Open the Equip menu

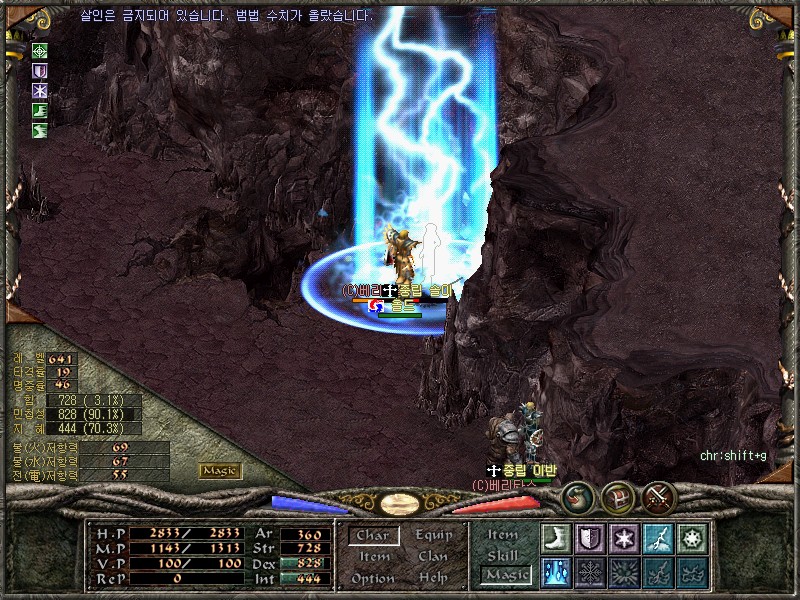pyautogui.click(x=434, y=535)
